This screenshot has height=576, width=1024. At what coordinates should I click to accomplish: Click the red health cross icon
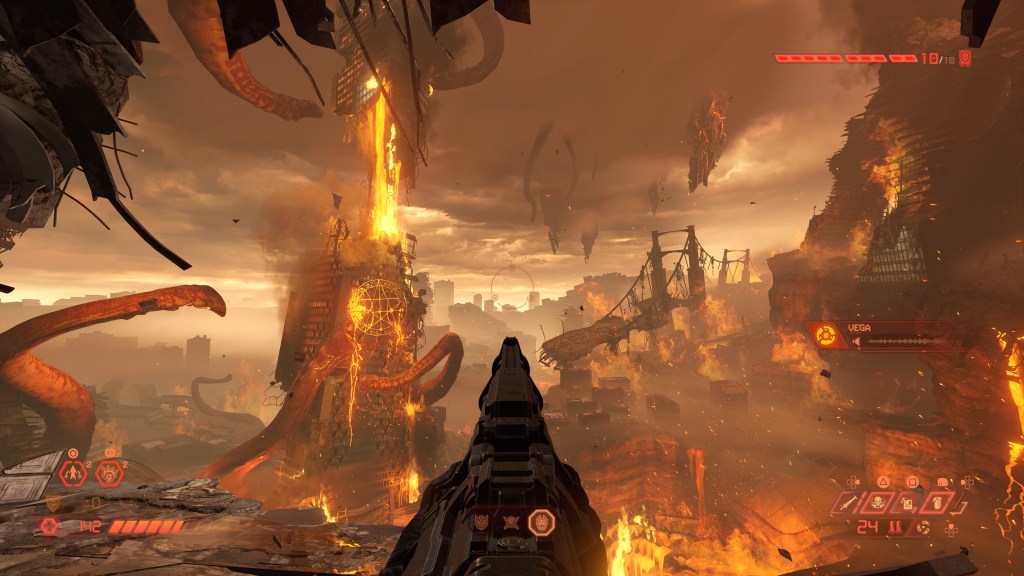click(50, 525)
